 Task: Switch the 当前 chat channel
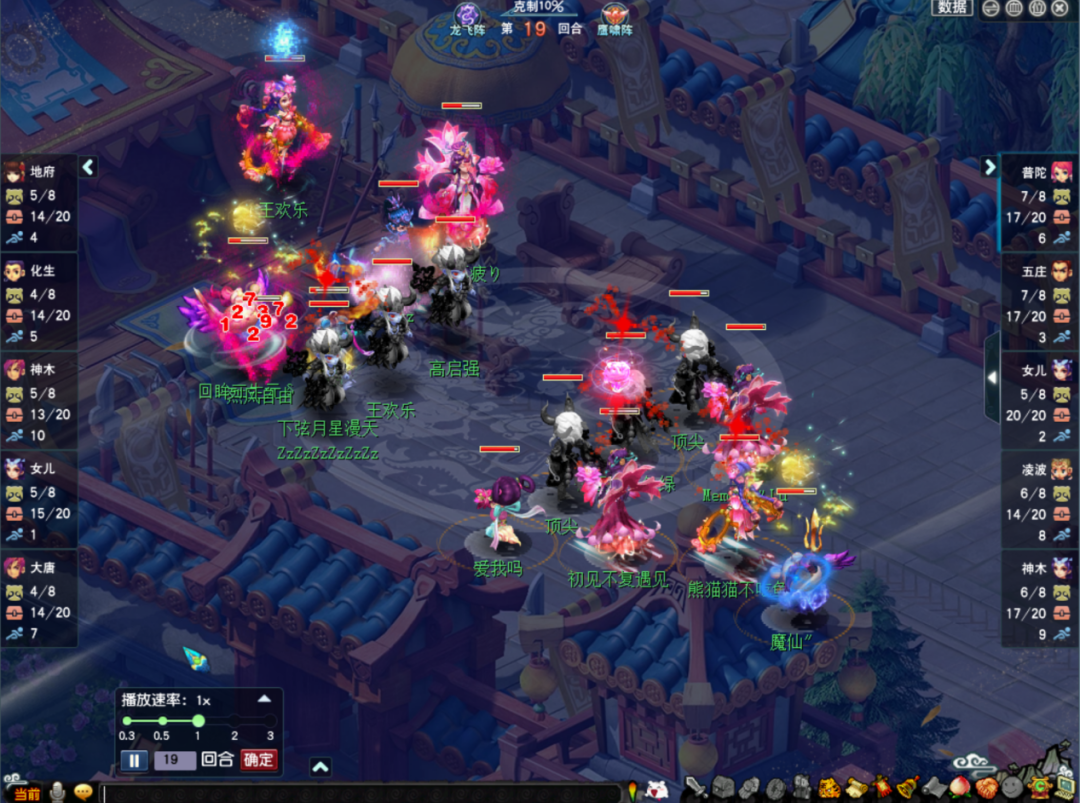click(27, 793)
